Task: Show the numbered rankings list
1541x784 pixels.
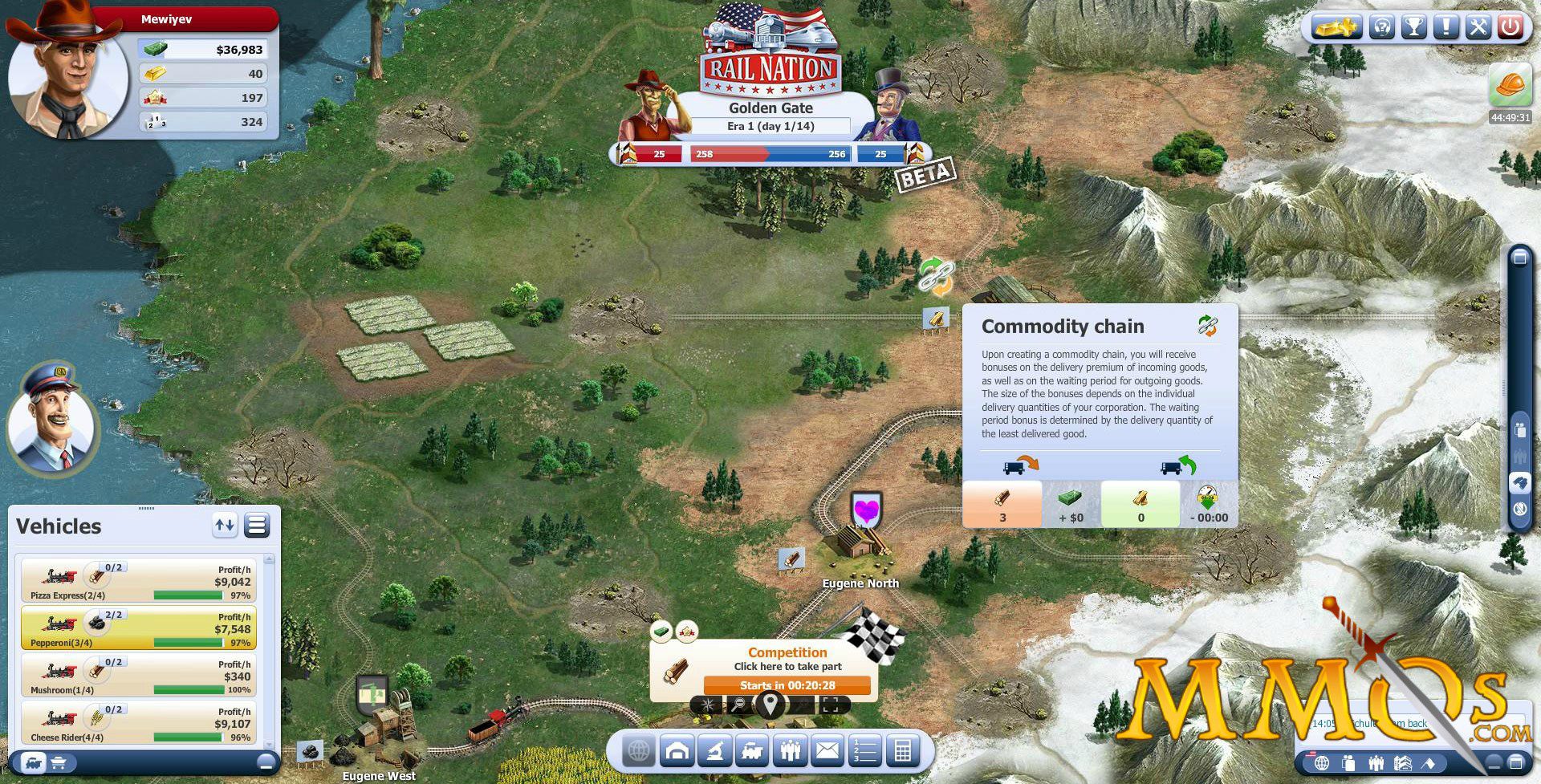Action: (864, 751)
